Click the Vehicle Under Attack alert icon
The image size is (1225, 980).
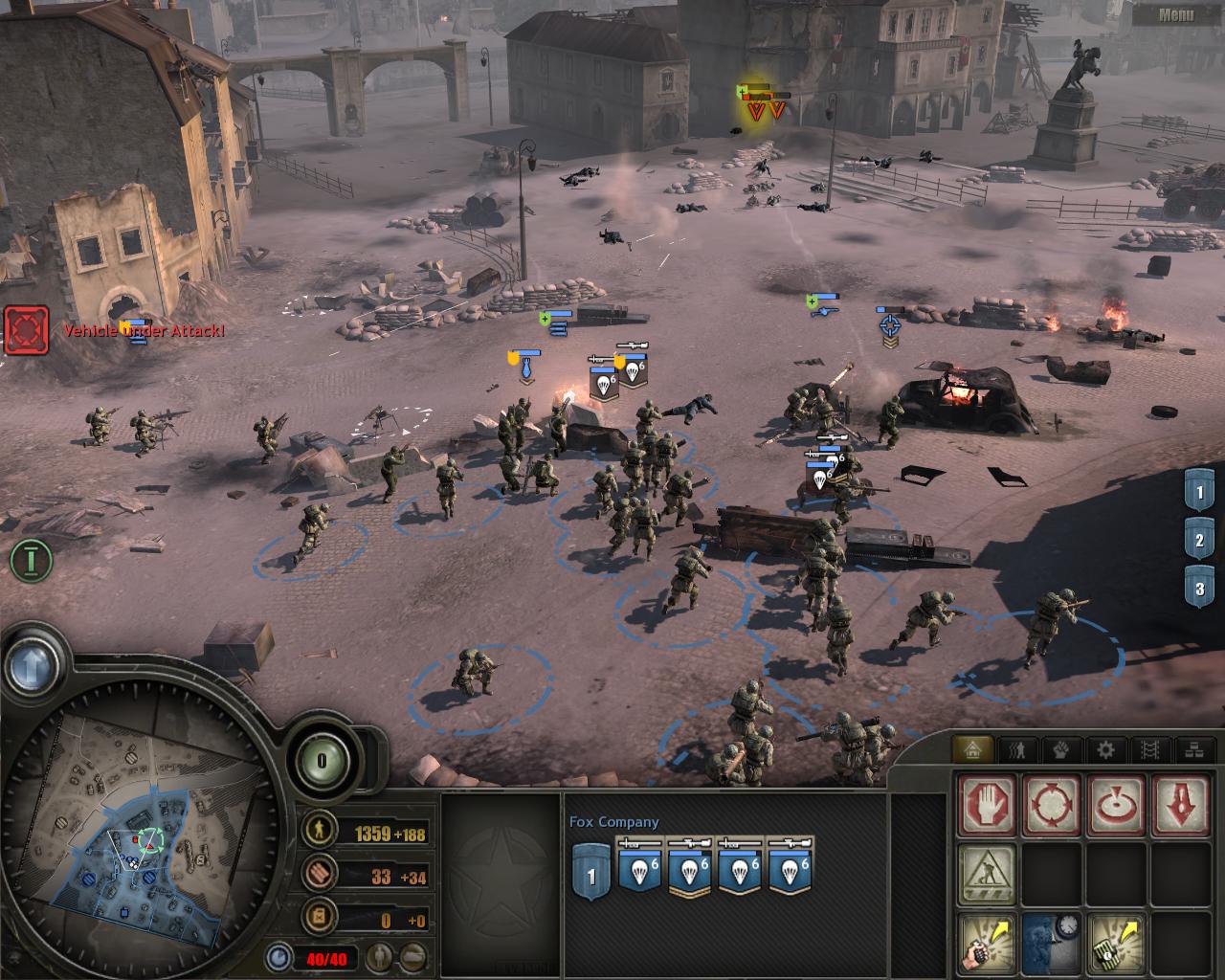coord(26,330)
